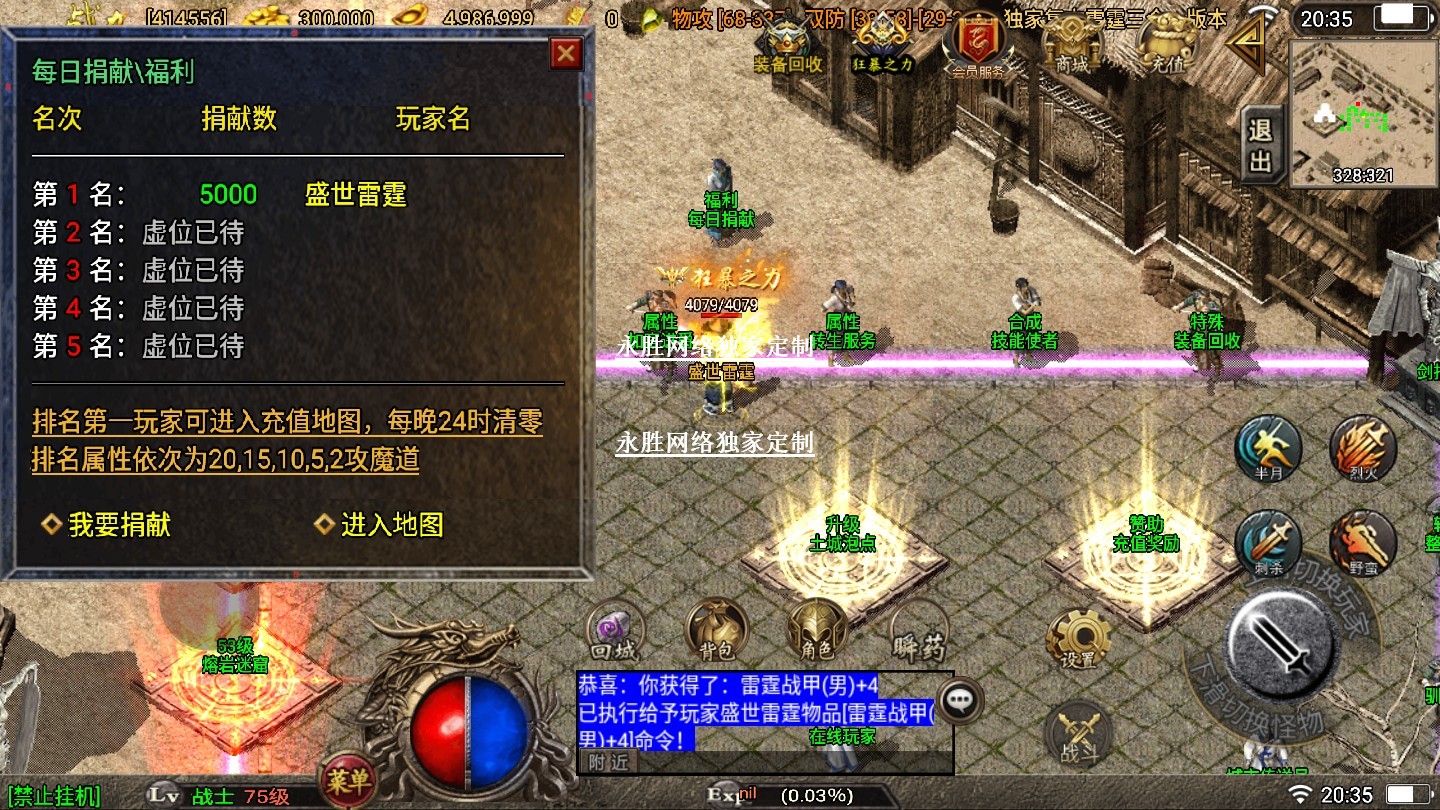
Task: Activate the 半月 half-moon skill
Action: [x=1268, y=448]
